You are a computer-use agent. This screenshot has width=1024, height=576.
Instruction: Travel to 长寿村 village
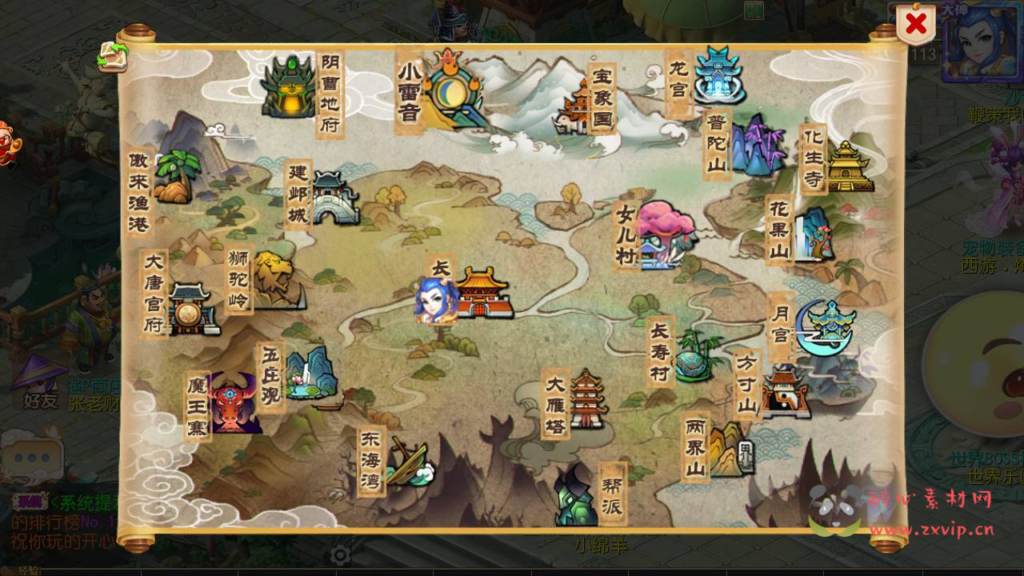point(696,354)
